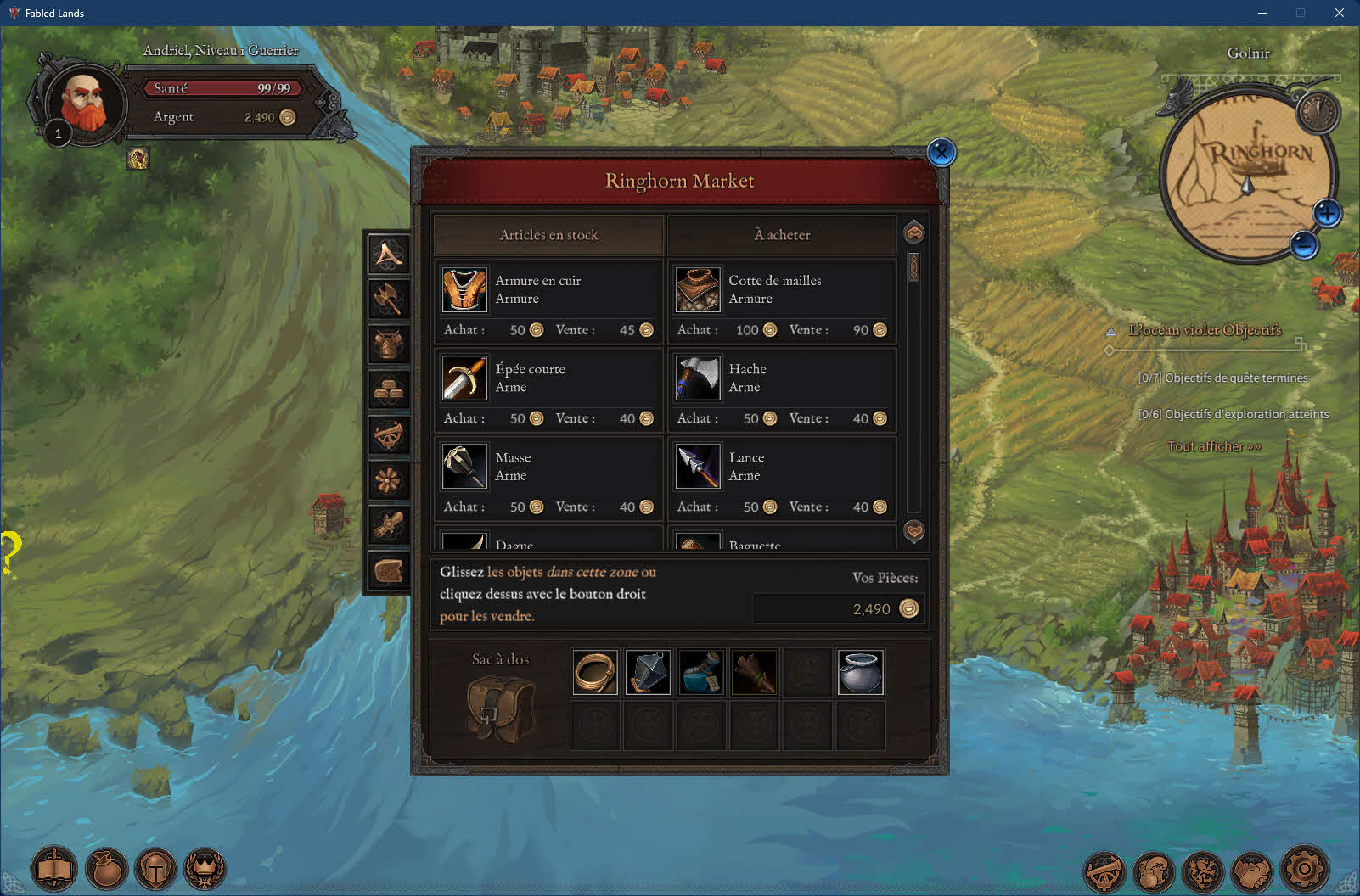Open the settings gear menu

(1304, 869)
